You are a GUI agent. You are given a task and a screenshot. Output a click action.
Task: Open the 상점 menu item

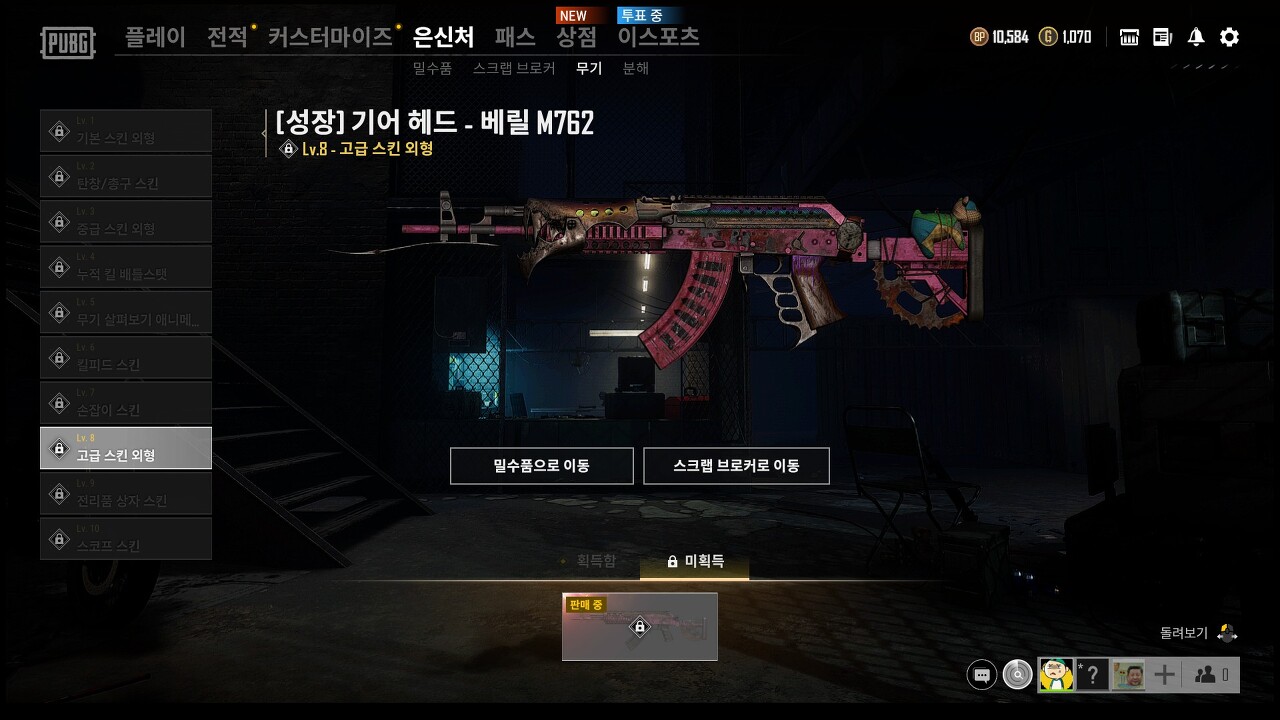tap(577, 35)
